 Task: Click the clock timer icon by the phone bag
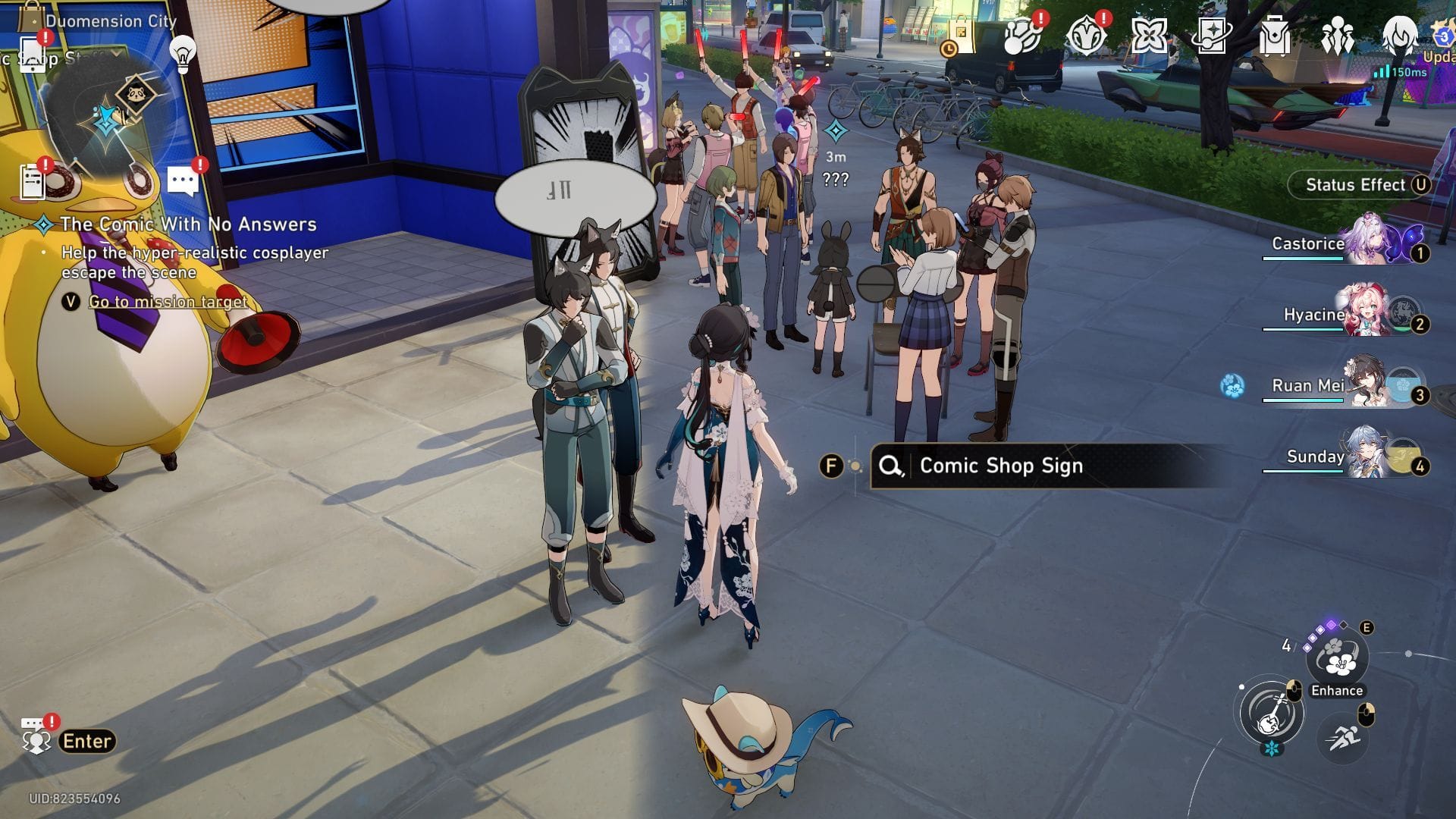pyautogui.click(x=950, y=49)
